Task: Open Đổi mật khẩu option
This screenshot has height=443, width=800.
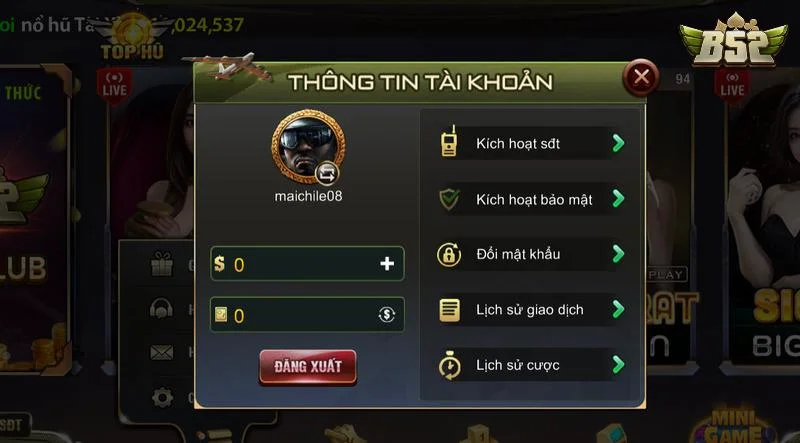Action: pyautogui.click(x=531, y=254)
